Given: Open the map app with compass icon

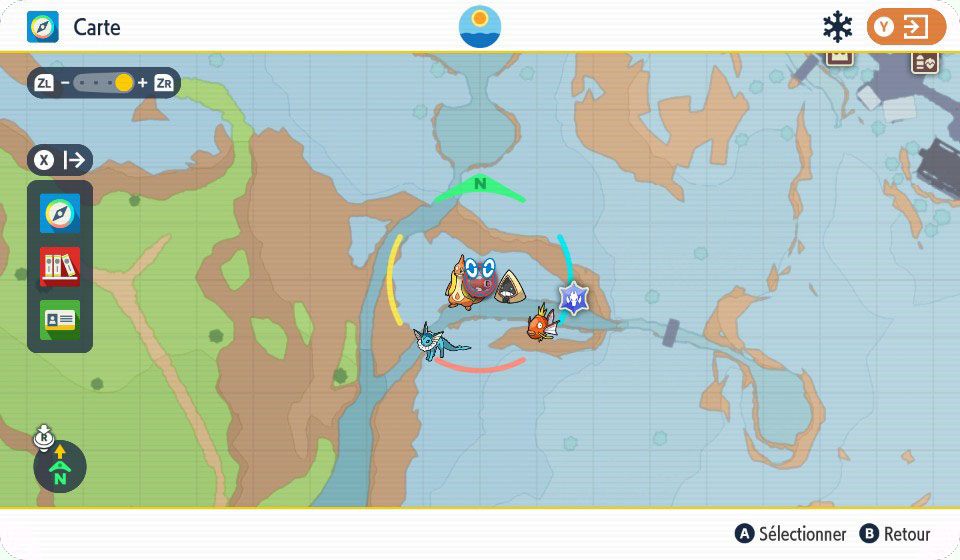Looking at the screenshot, I should [60, 214].
